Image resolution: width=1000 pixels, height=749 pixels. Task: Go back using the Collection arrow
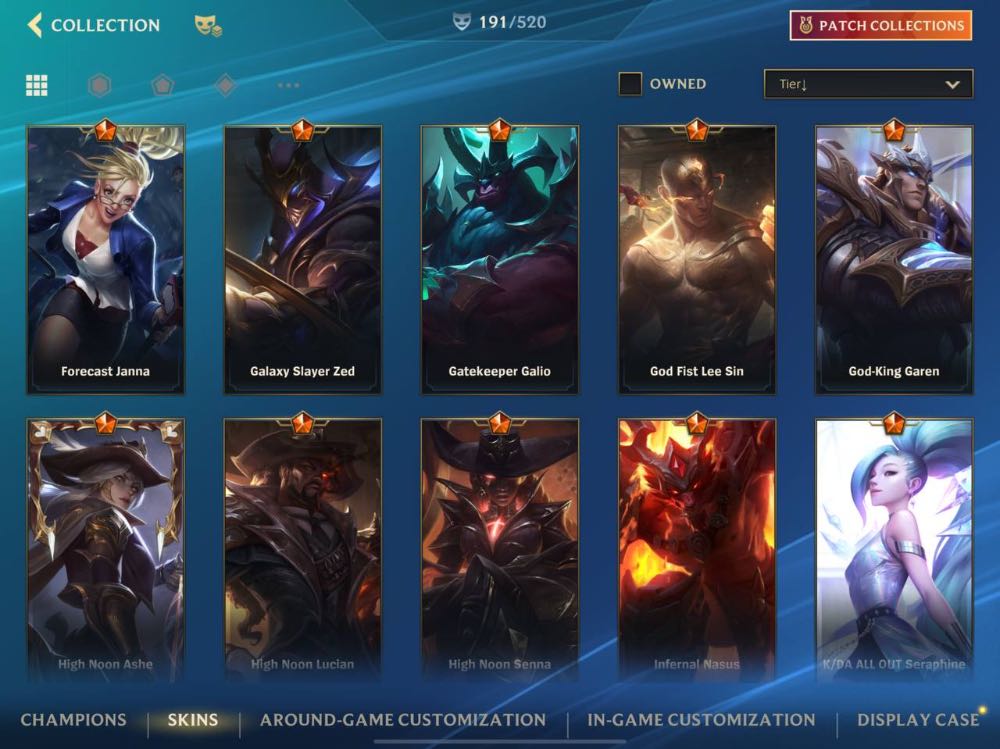coord(36,25)
